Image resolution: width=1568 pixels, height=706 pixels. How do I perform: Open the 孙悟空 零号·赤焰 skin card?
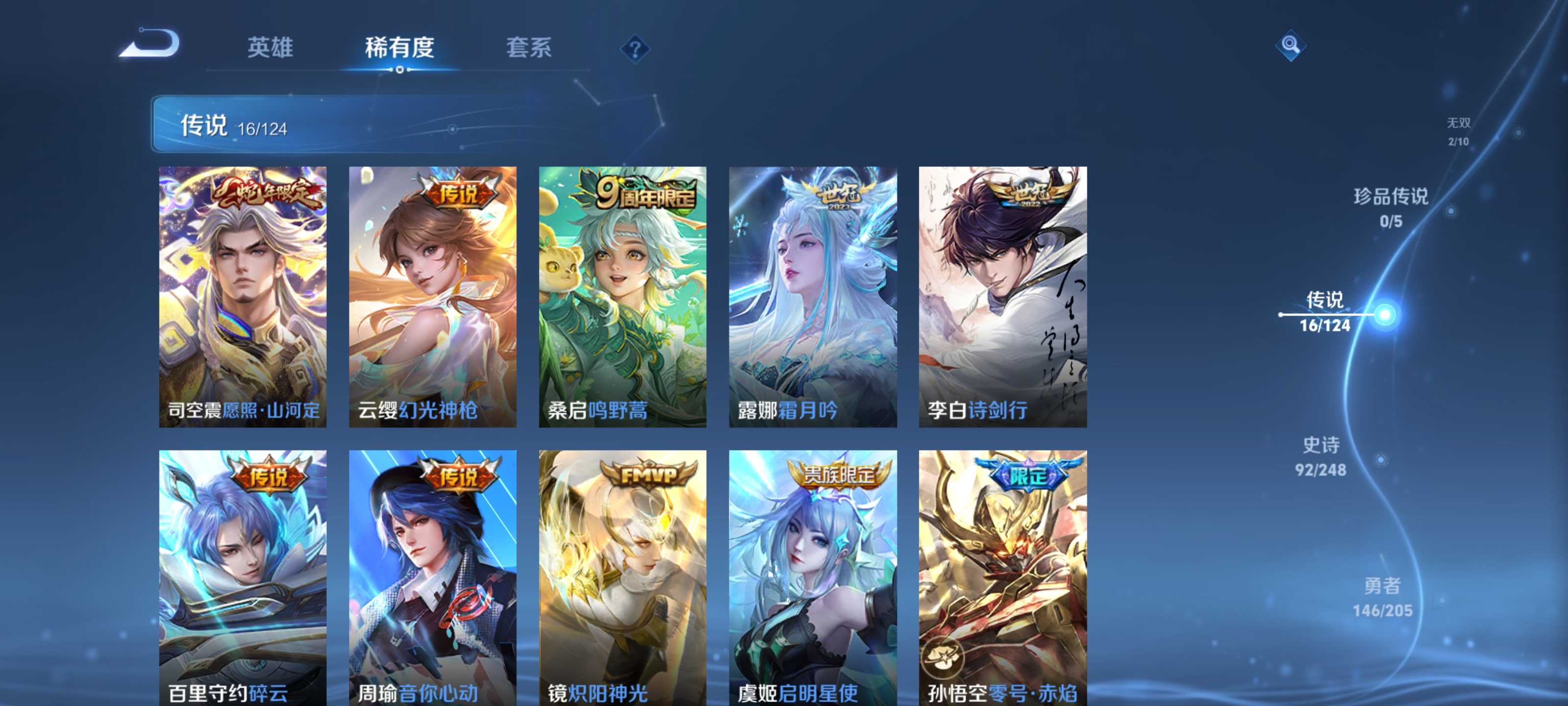(1003, 578)
